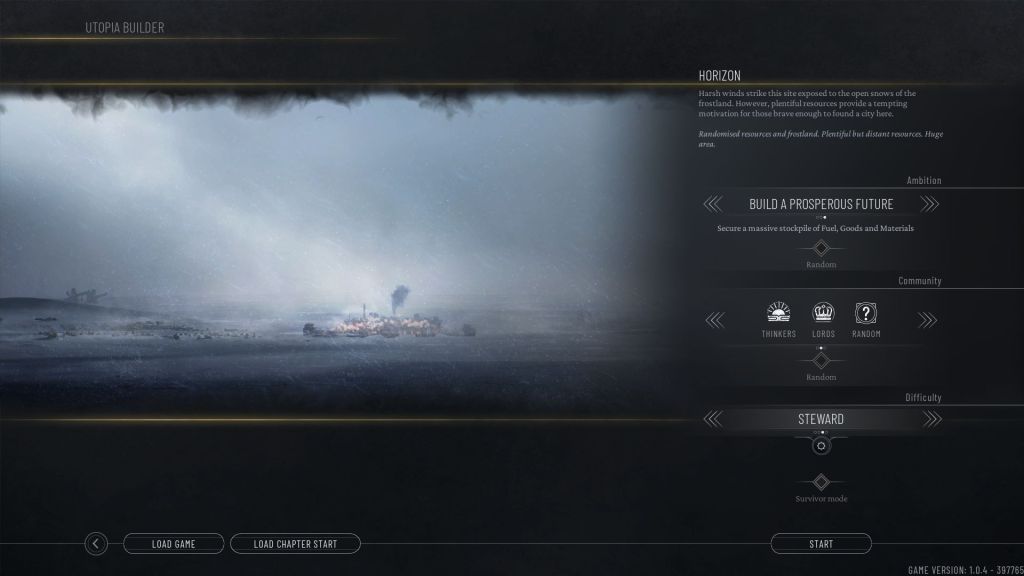Toggle the Random ambition diamond
The height and width of the screenshot is (576, 1024).
821,248
